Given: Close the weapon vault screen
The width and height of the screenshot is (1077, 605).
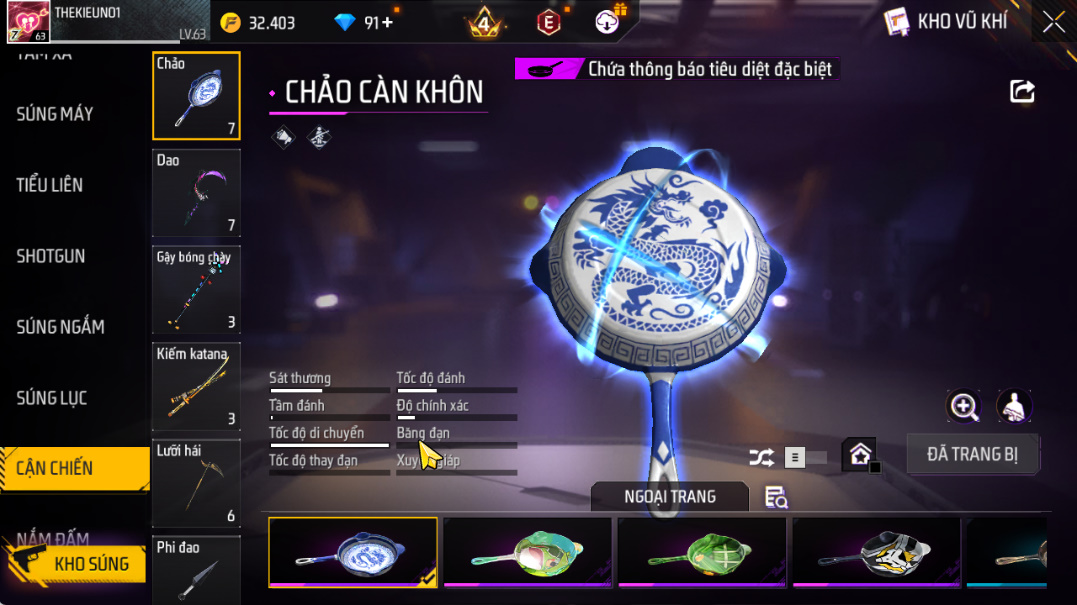Looking at the screenshot, I should click(1053, 22).
